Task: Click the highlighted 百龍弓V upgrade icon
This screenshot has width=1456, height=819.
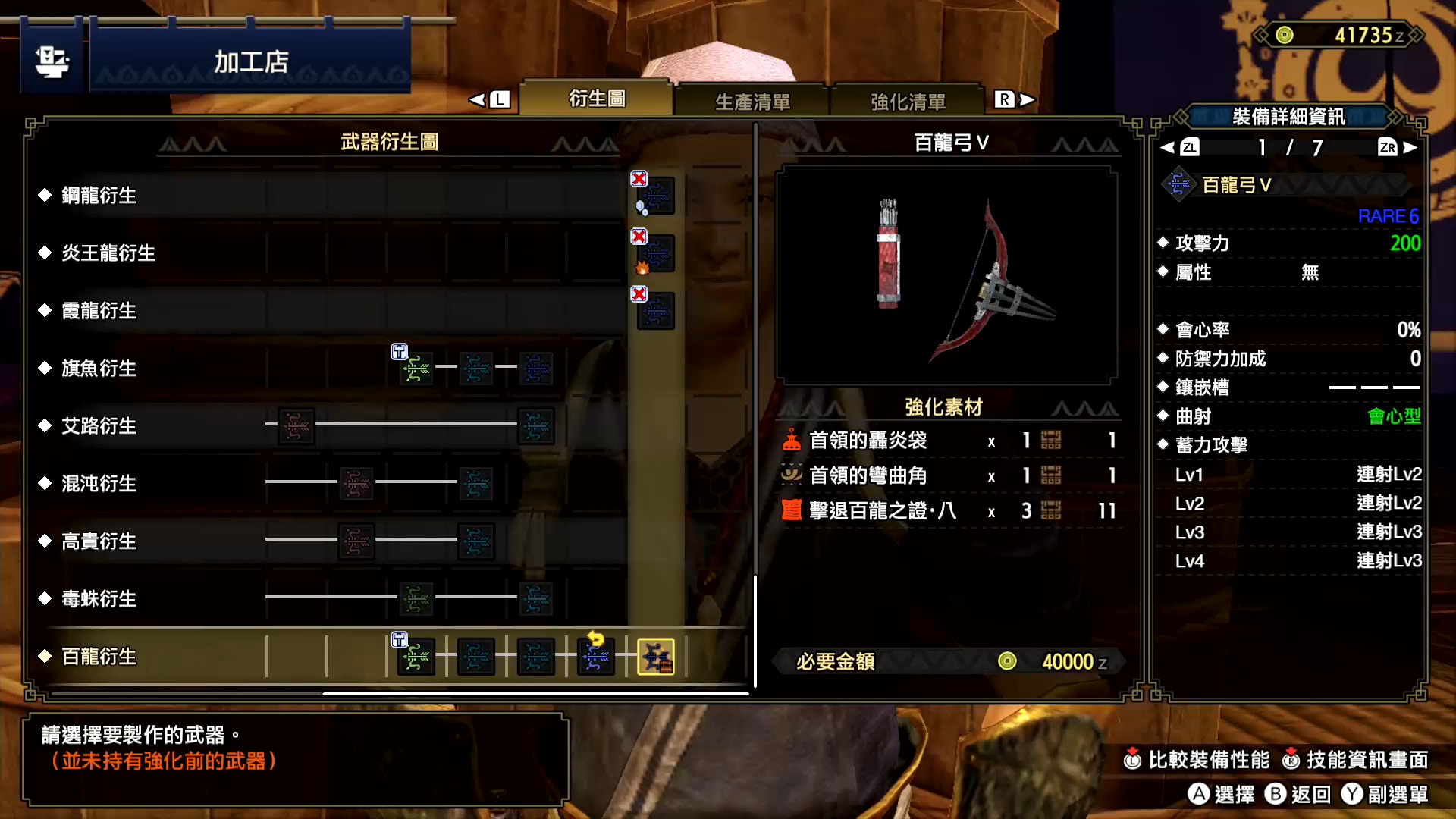Action: (x=656, y=657)
